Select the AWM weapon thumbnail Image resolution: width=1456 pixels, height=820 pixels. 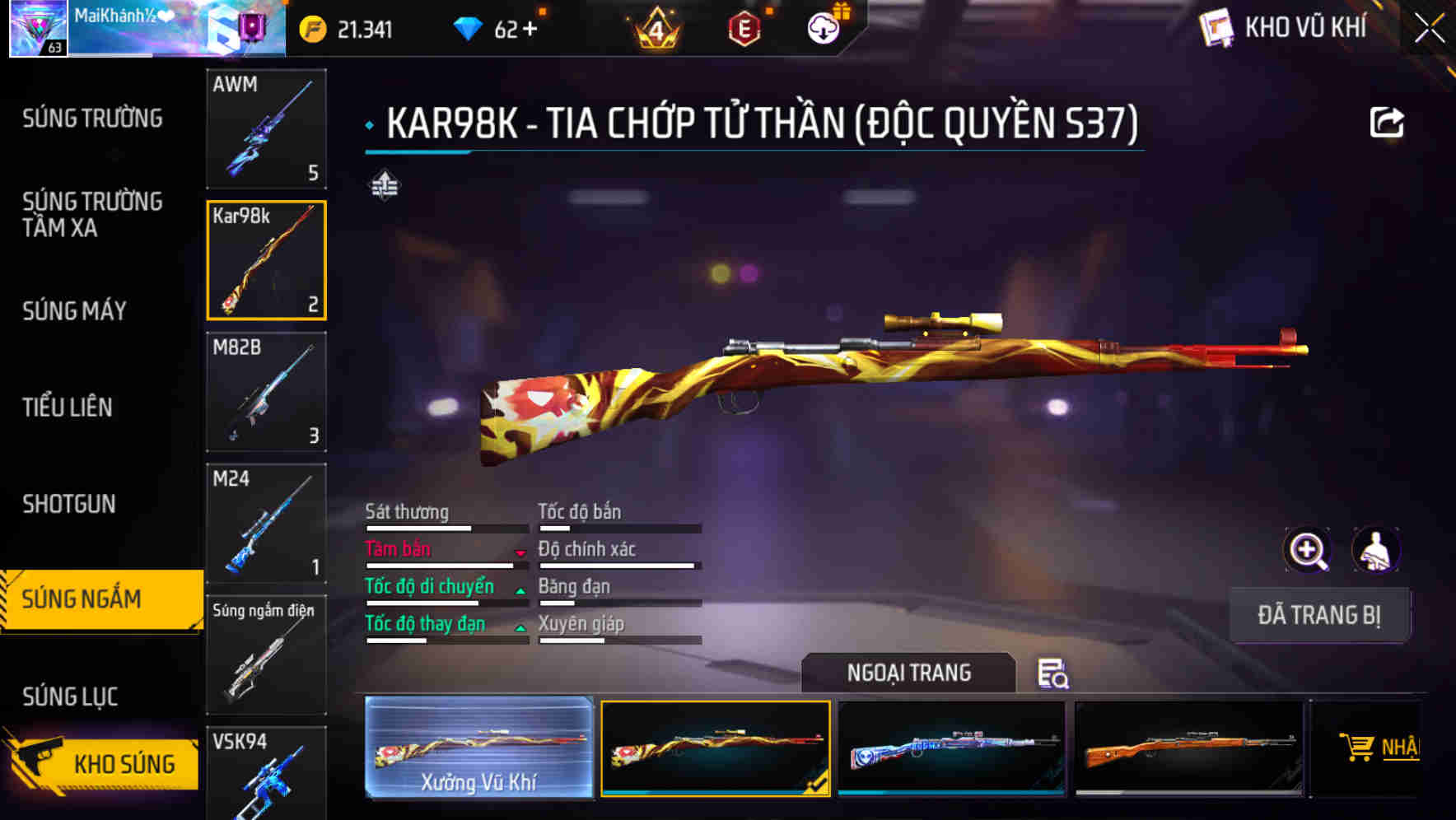point(266,130)
